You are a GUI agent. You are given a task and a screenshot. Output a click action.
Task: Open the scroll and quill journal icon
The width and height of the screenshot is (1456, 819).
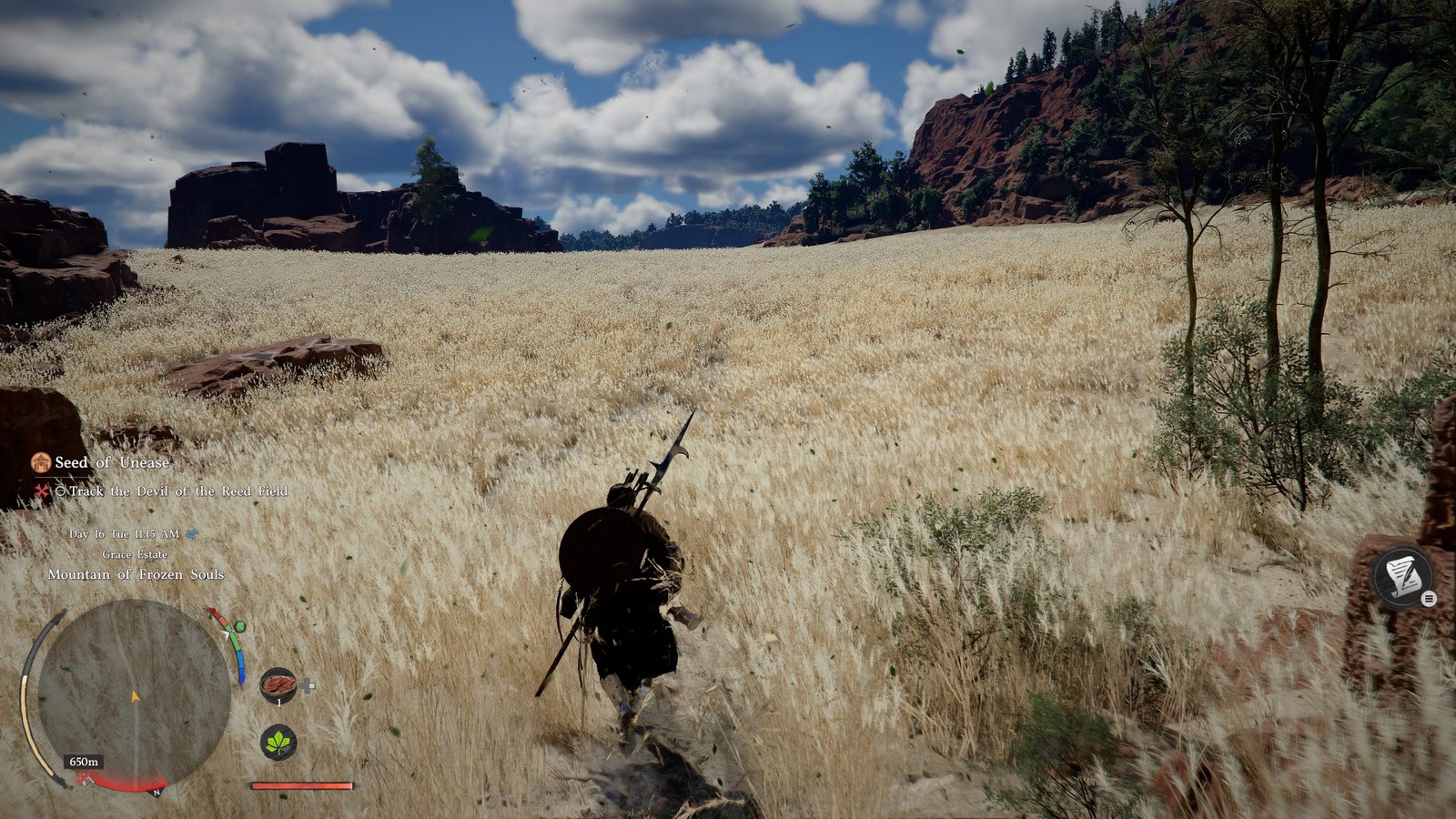[1402, 576]
